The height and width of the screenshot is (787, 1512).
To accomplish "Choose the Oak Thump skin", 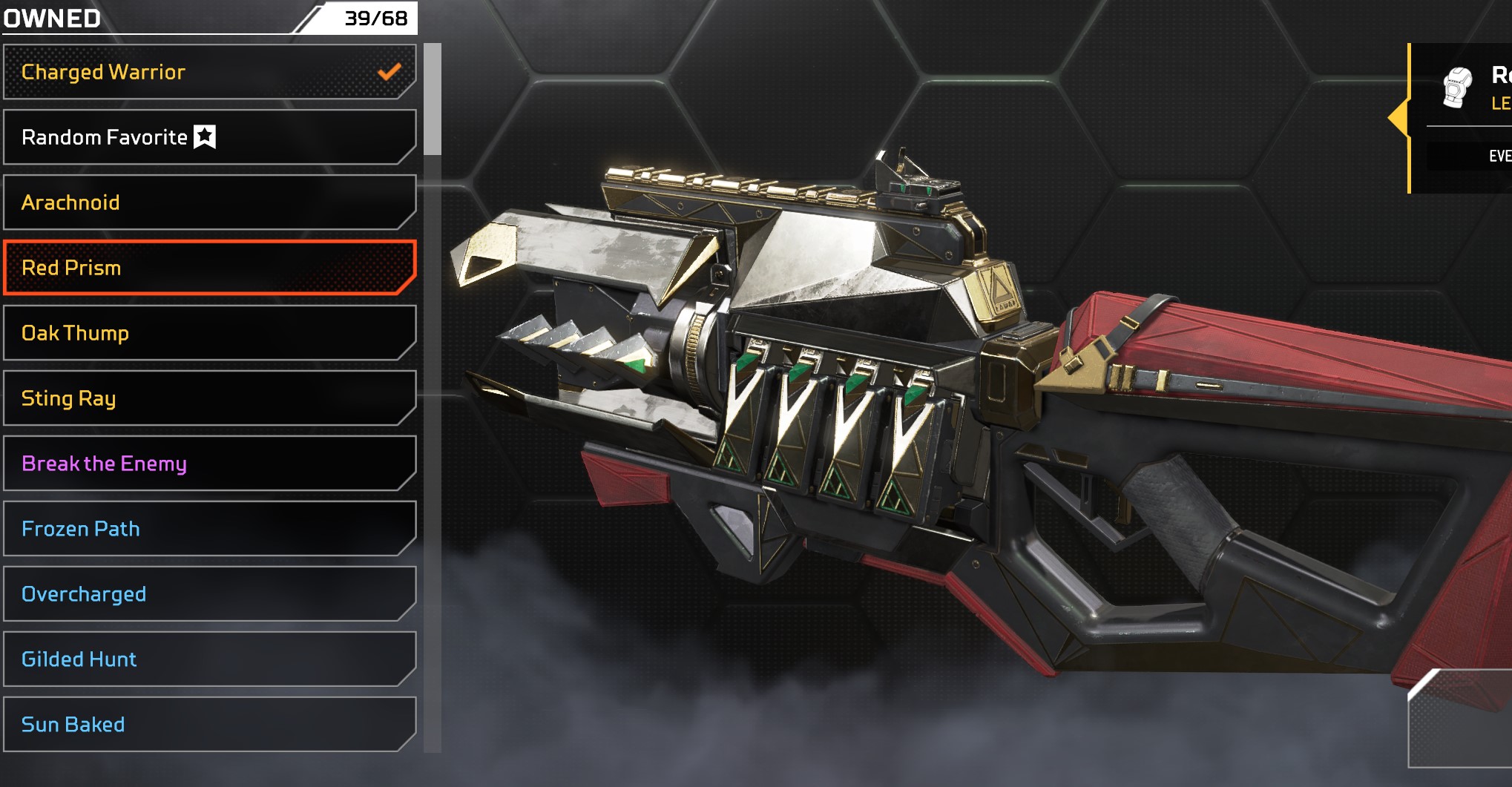I will (x=209, y=333).
